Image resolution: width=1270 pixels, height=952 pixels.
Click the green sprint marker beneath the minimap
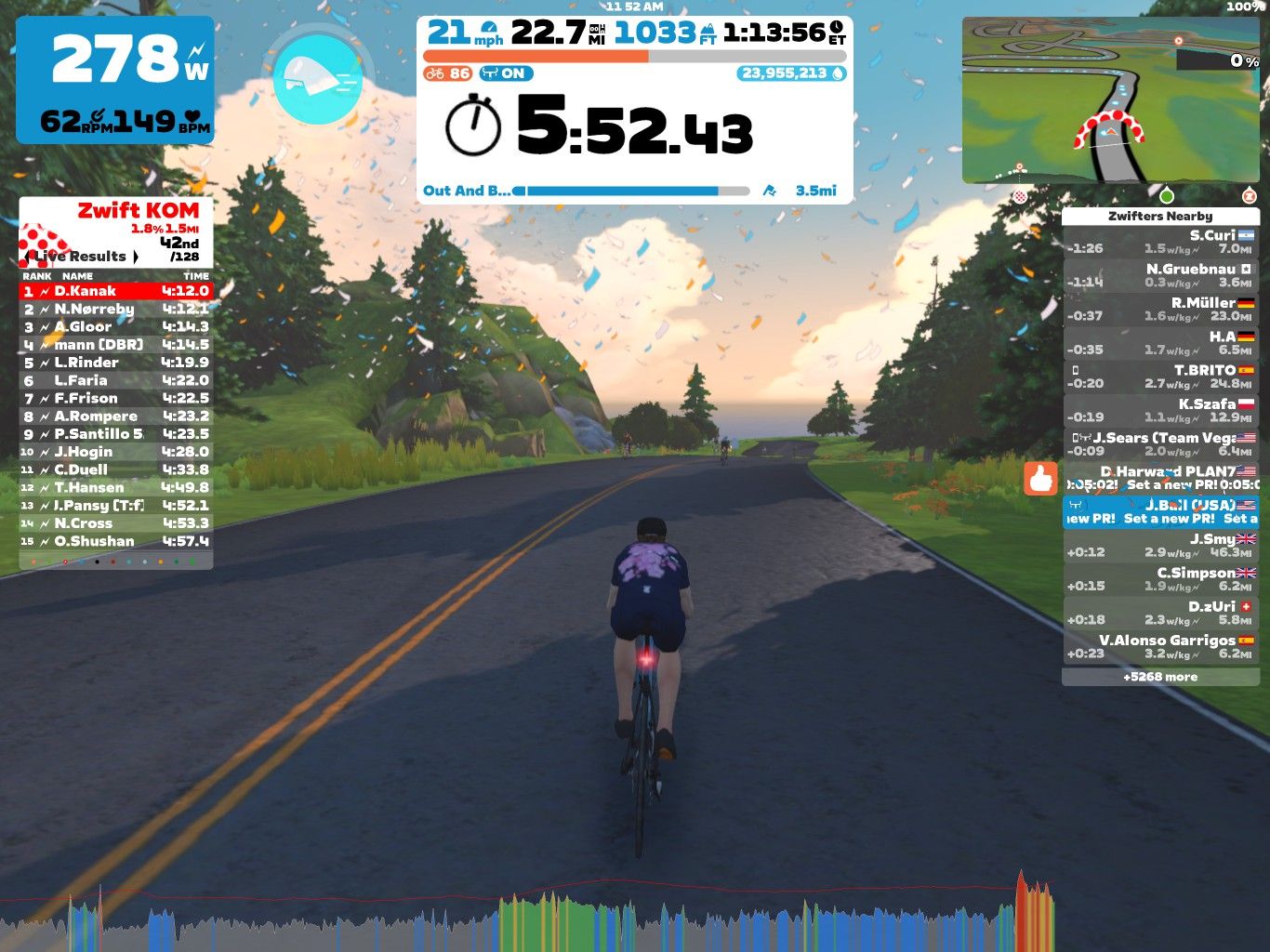(1167, 196)
